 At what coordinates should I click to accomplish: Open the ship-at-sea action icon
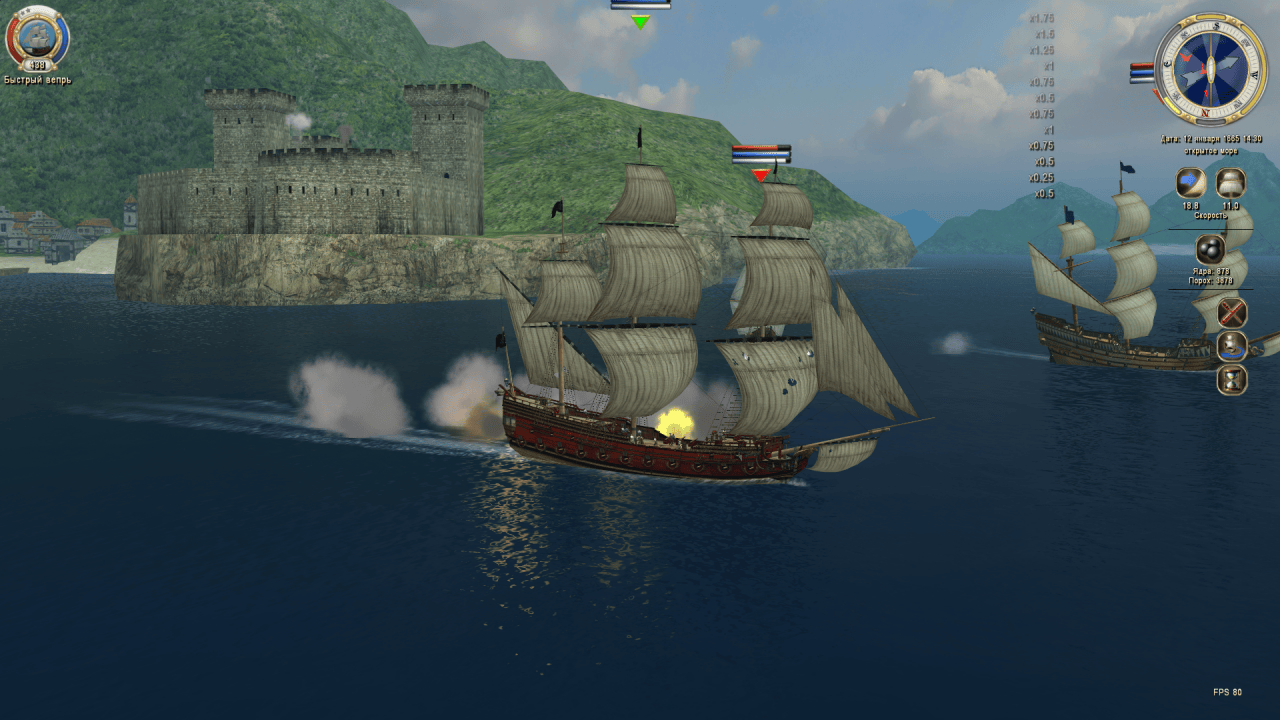[1232, 346]
